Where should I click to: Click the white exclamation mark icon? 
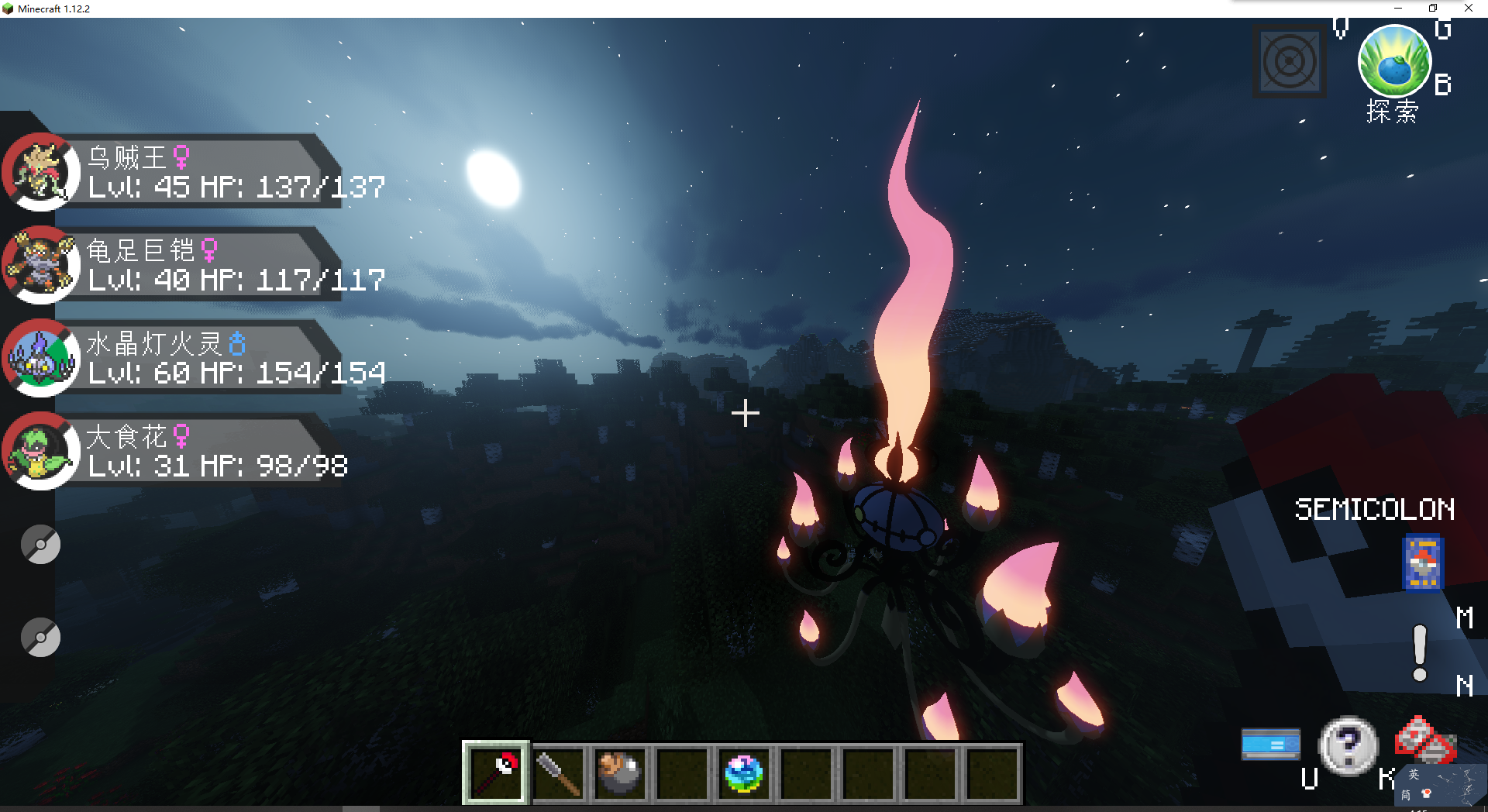coord(1420,653)
